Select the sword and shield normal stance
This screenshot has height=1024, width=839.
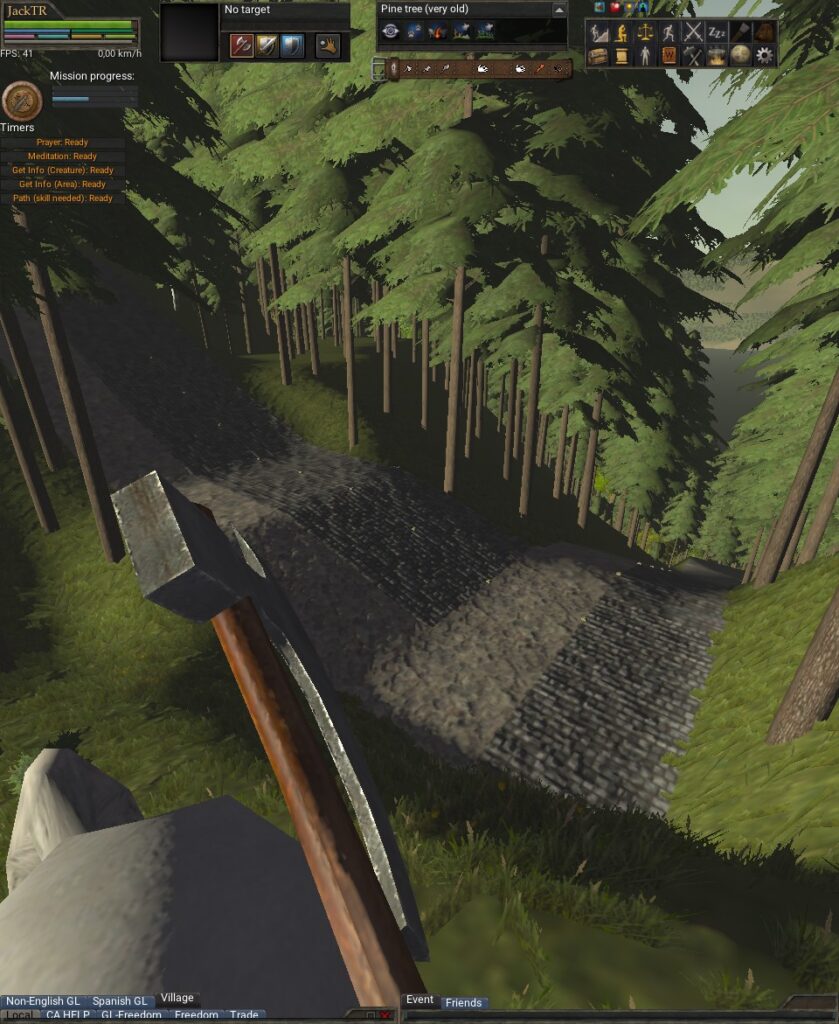coord(267,45)
